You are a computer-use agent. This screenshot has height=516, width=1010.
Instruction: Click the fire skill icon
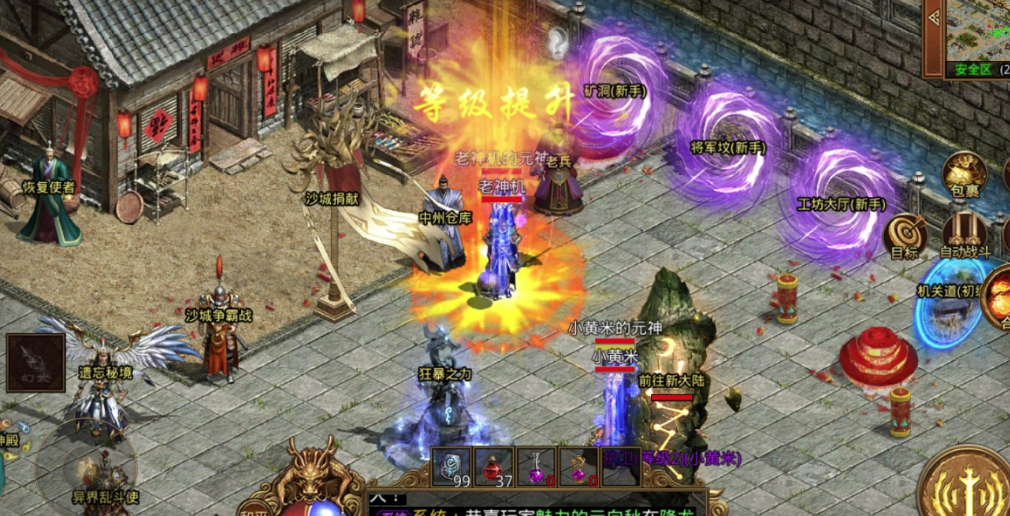tap(998, 297)
